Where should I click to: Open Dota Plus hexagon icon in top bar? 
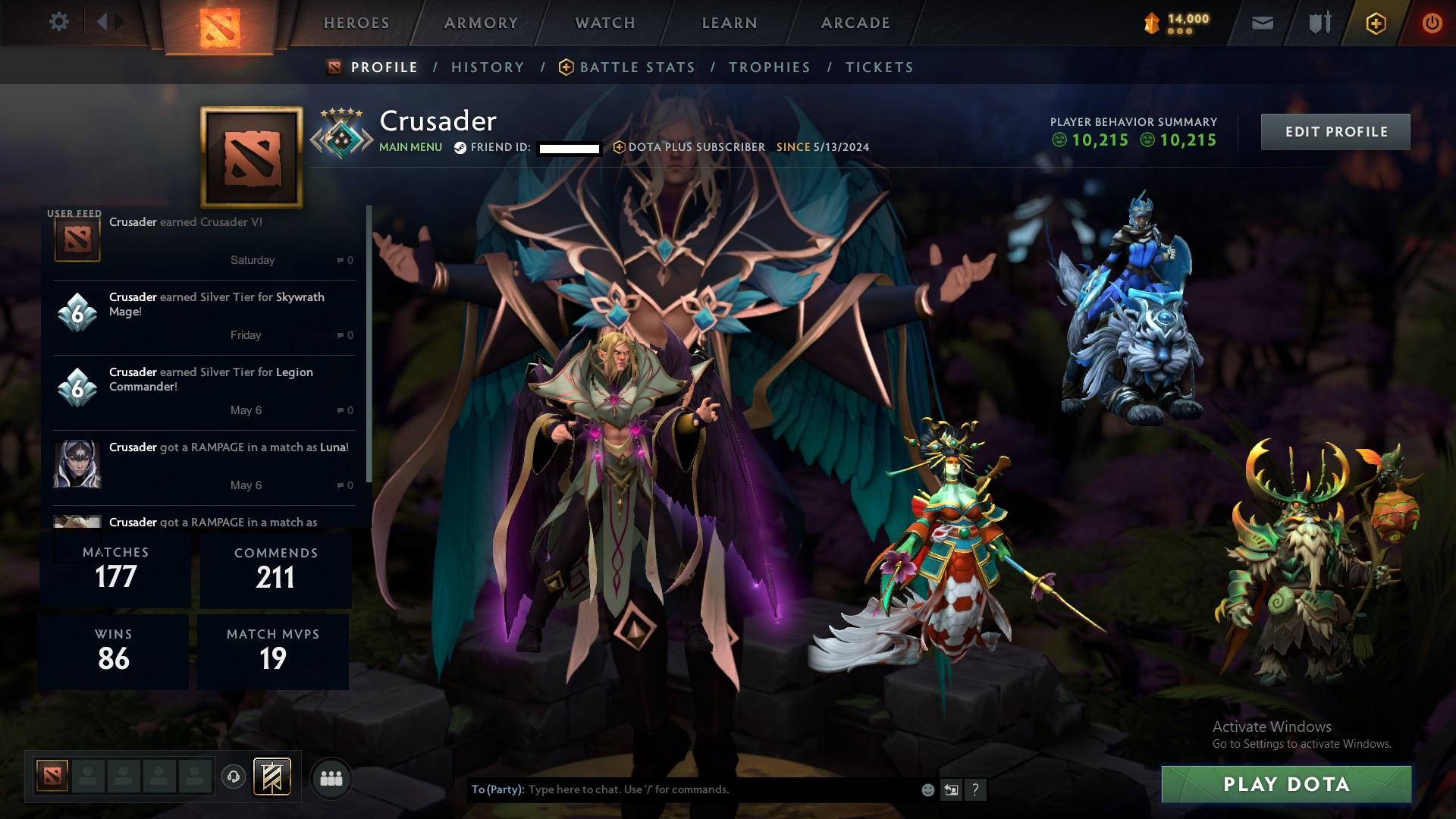pos(1375,22)
